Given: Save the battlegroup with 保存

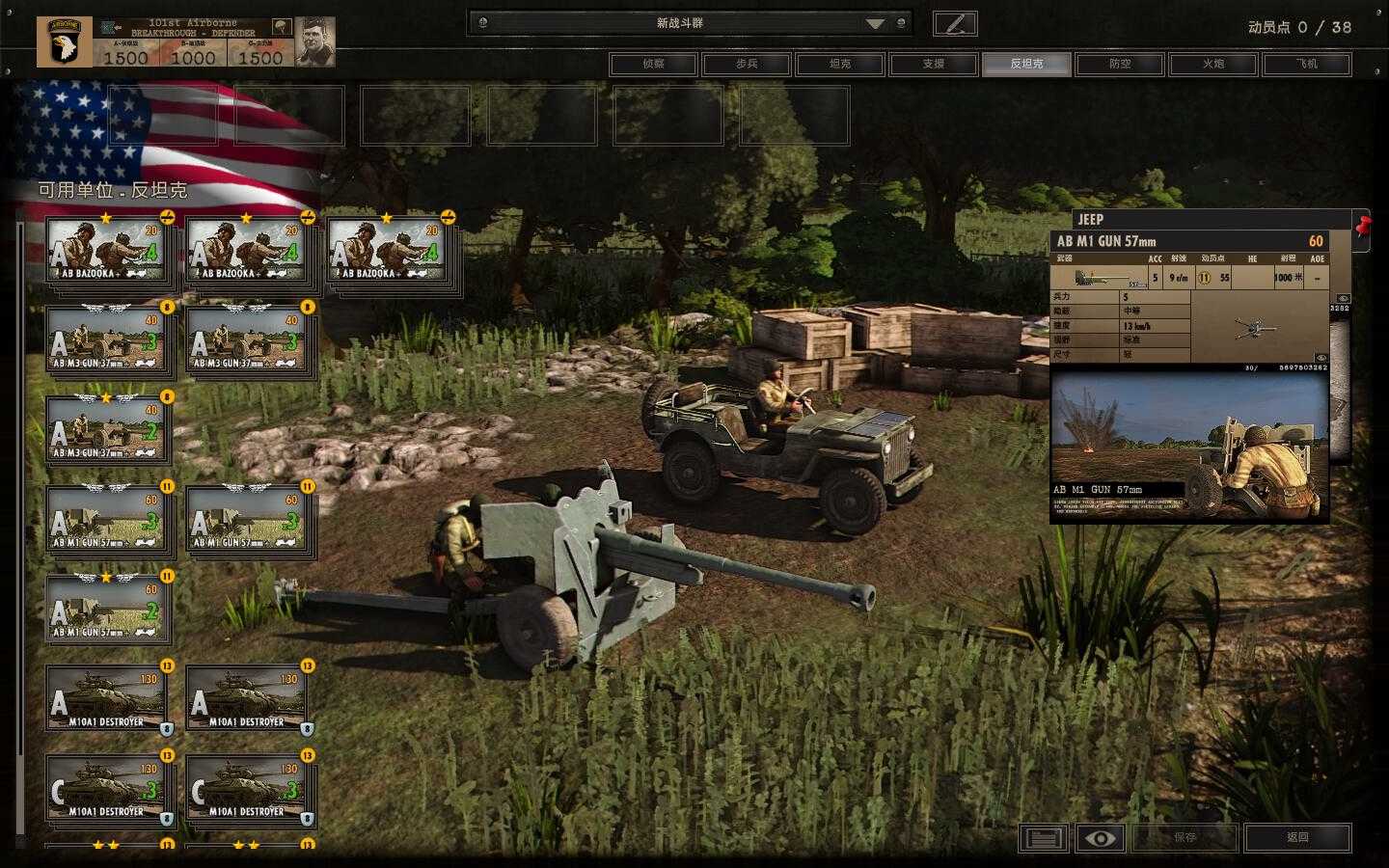Looking at the screenshot, I should click(1185, 837).
